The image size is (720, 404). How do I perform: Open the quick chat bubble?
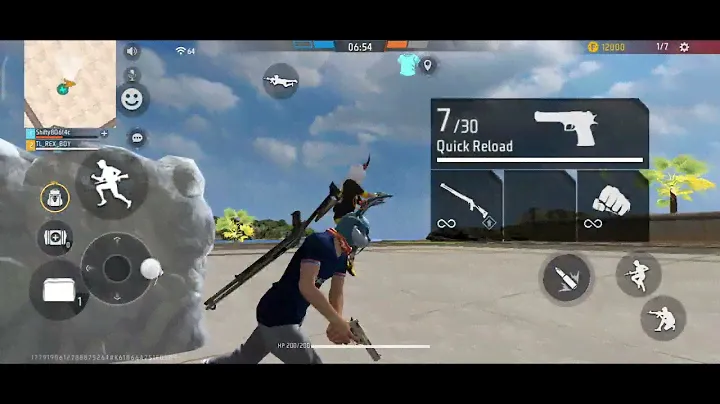click(137, 137)
